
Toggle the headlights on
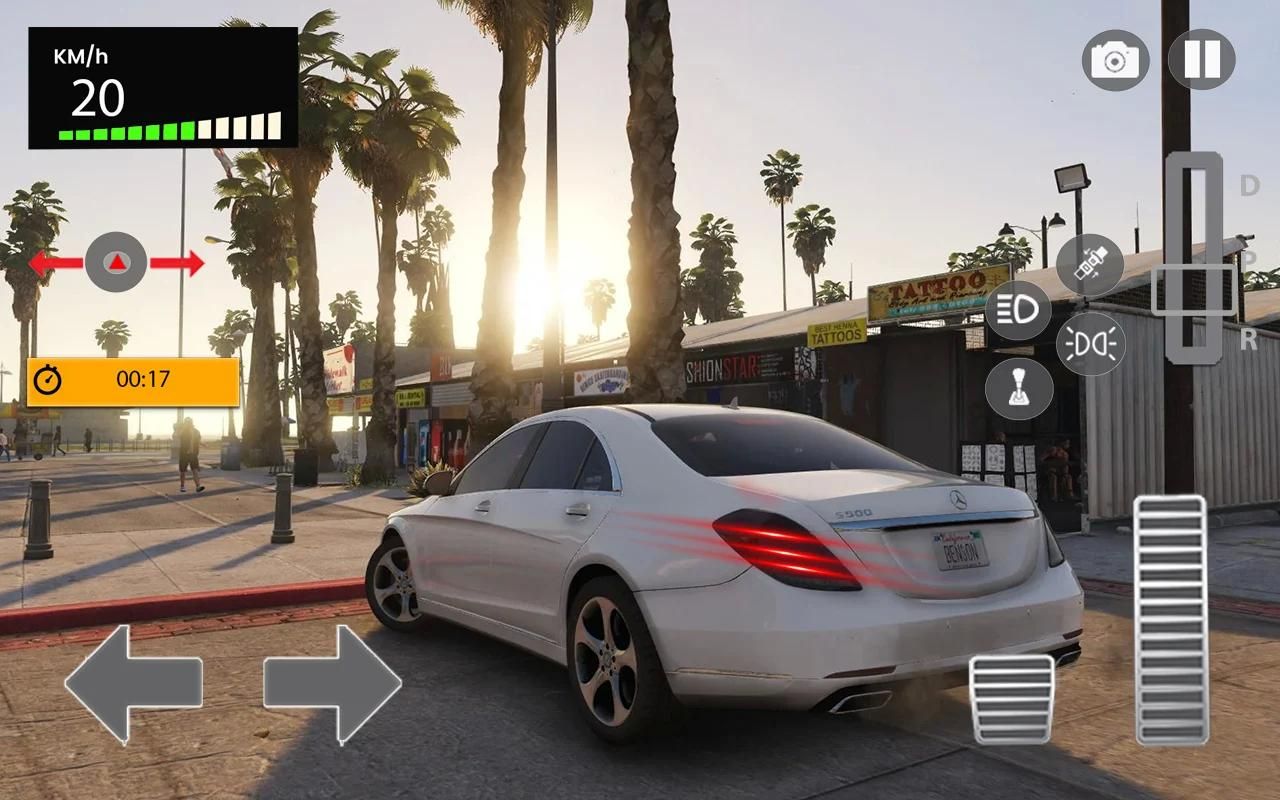(x=1018, y=310)
